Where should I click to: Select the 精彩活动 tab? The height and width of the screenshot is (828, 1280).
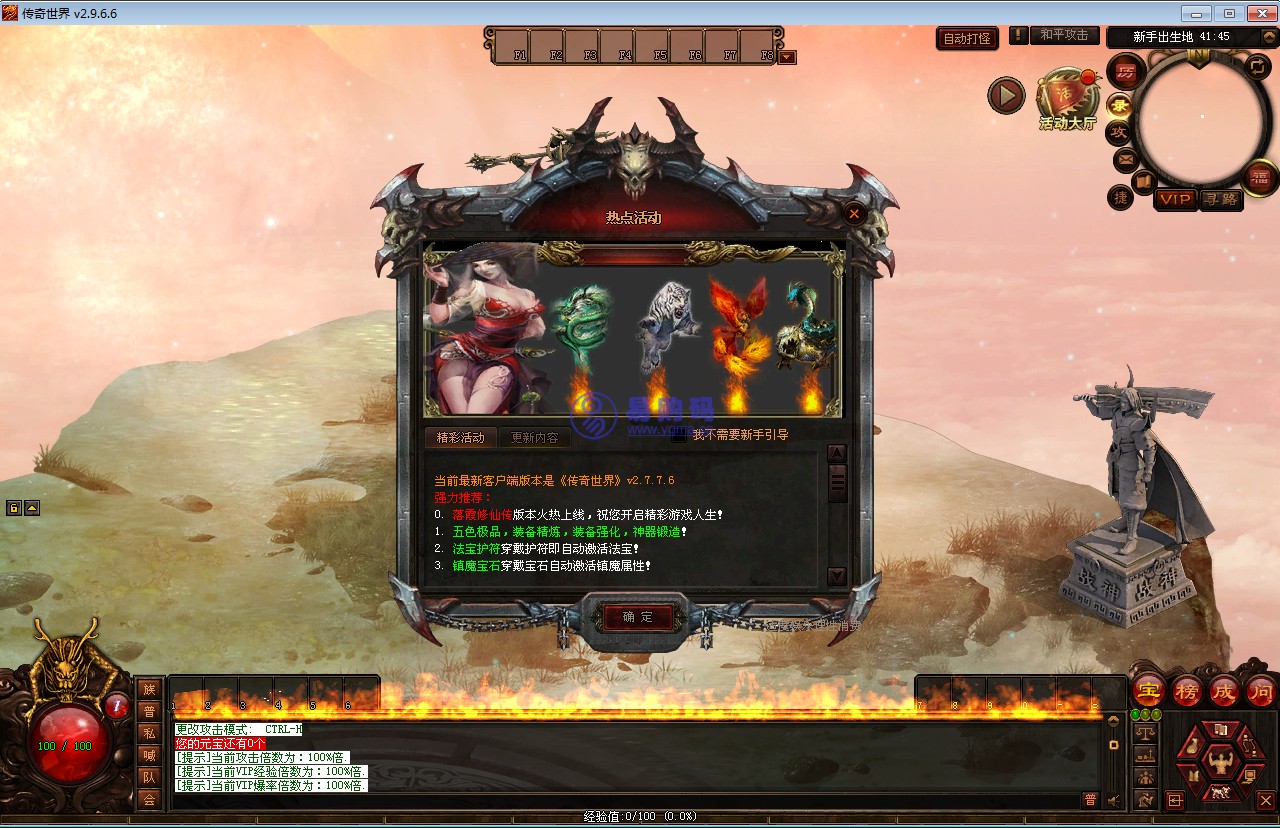pos(460,437)
